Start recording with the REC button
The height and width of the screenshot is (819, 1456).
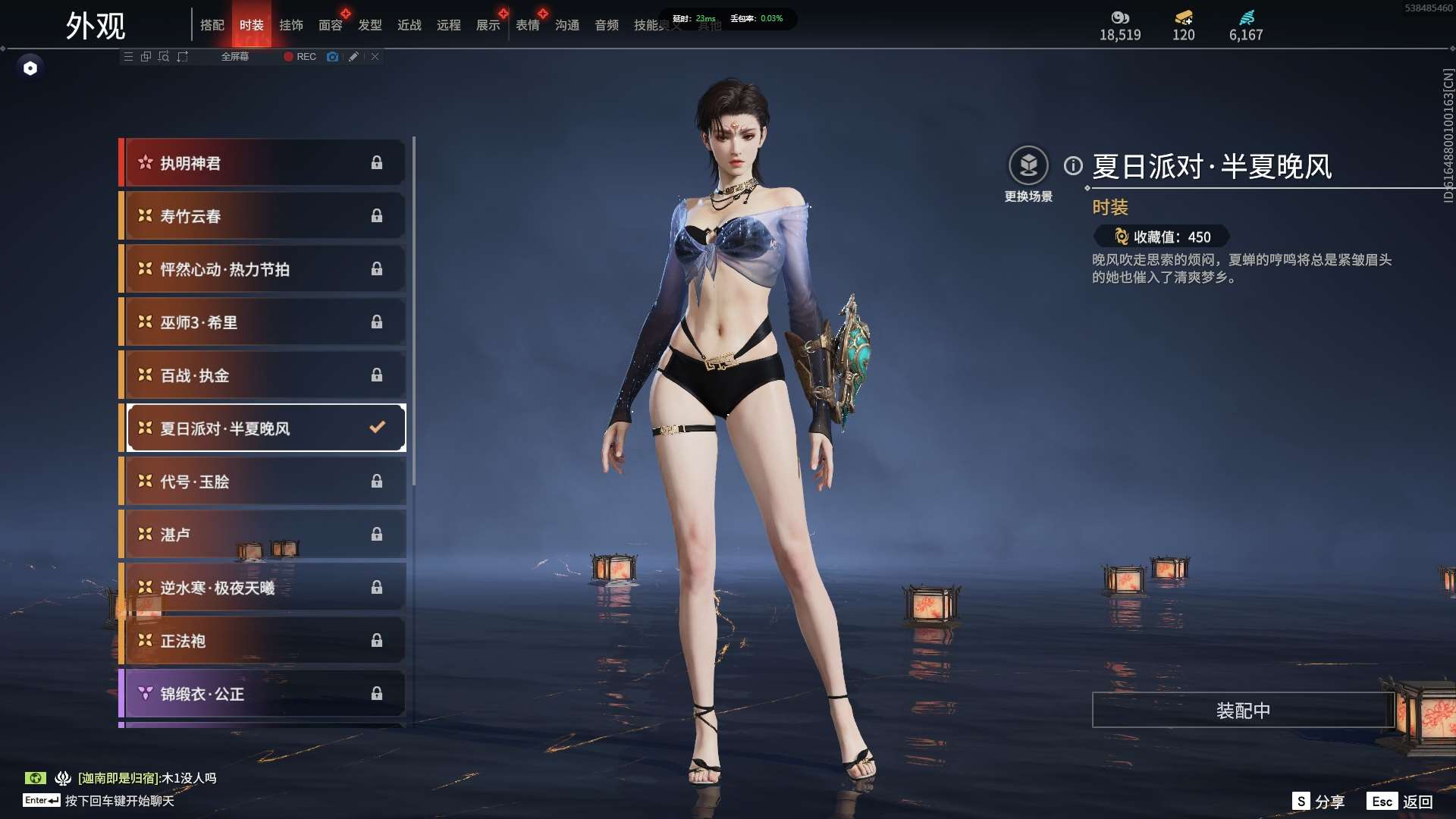click(x=300, y=57)
